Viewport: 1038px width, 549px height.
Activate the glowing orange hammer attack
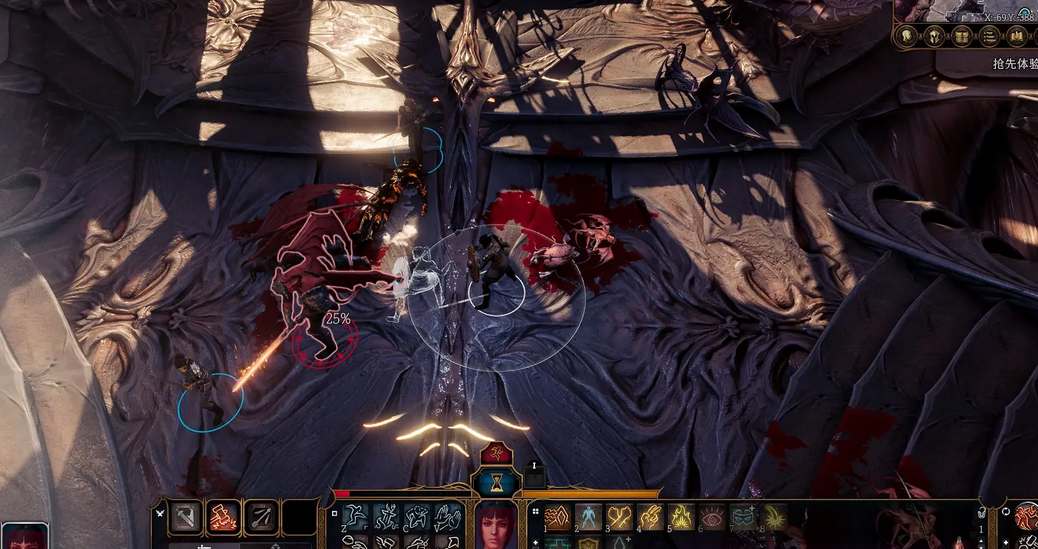point(223,517)
